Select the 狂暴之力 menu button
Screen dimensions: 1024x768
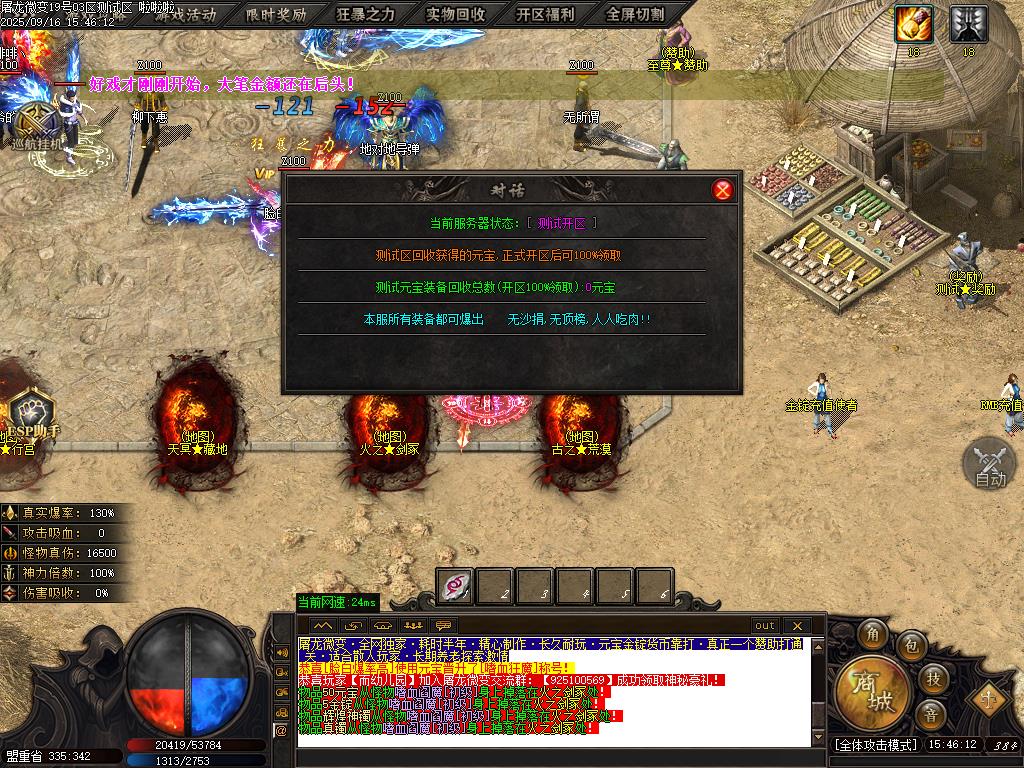tap(365, 14)
